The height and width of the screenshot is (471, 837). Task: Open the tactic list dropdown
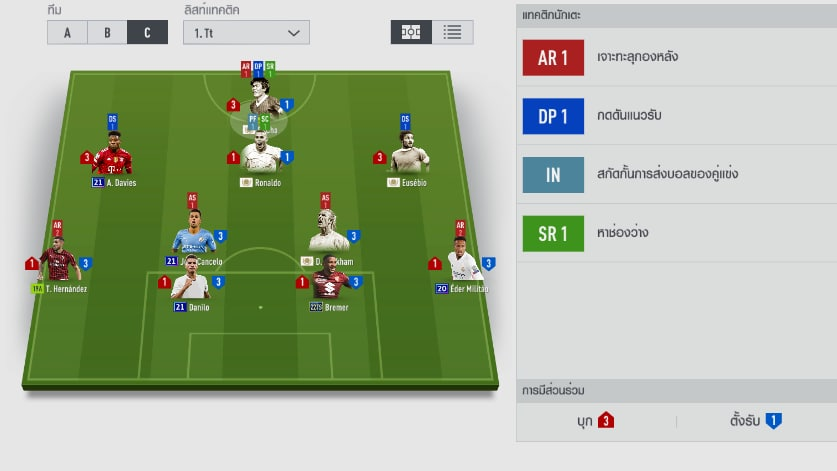[x=244, y=32]
